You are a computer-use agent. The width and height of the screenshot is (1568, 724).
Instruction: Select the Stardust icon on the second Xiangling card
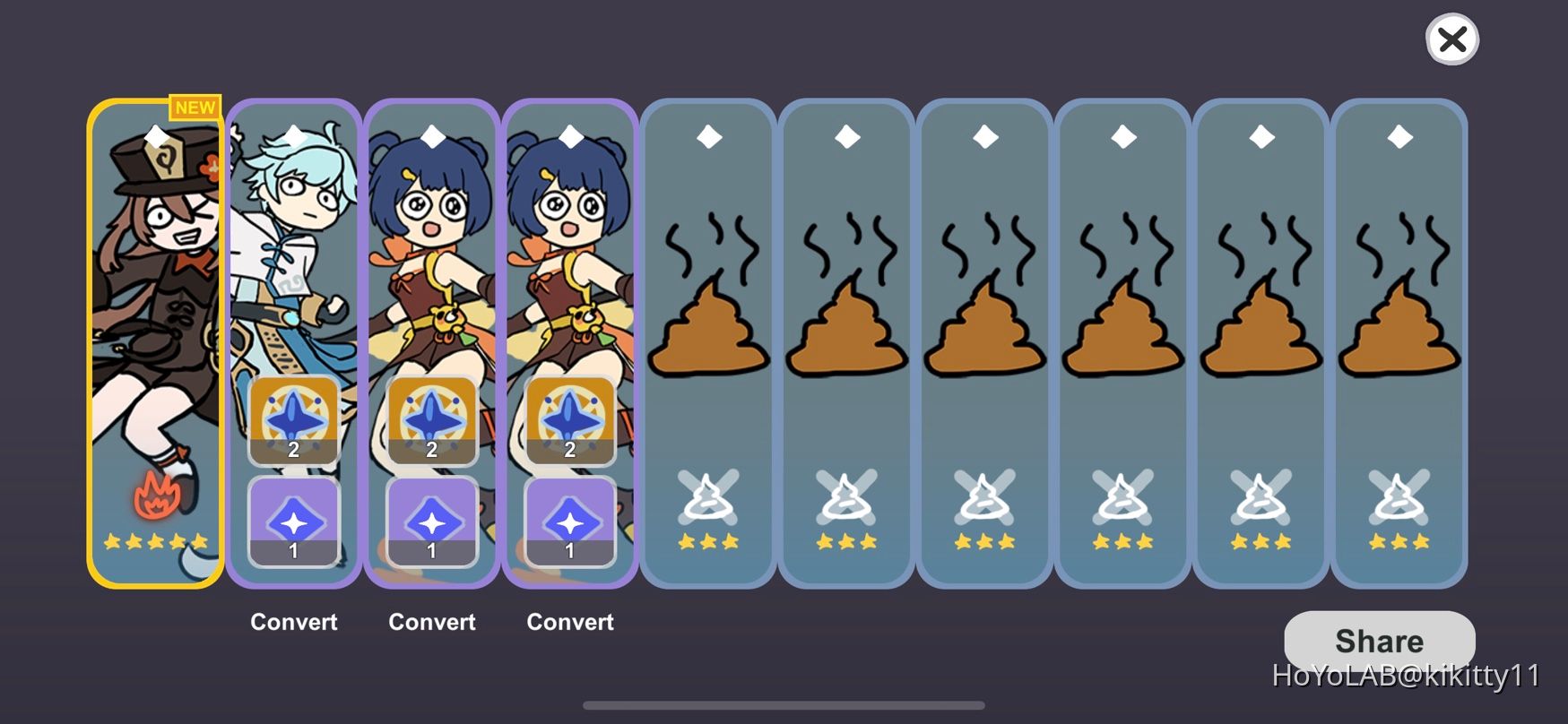pyautogui.click(x=569, y=524)
